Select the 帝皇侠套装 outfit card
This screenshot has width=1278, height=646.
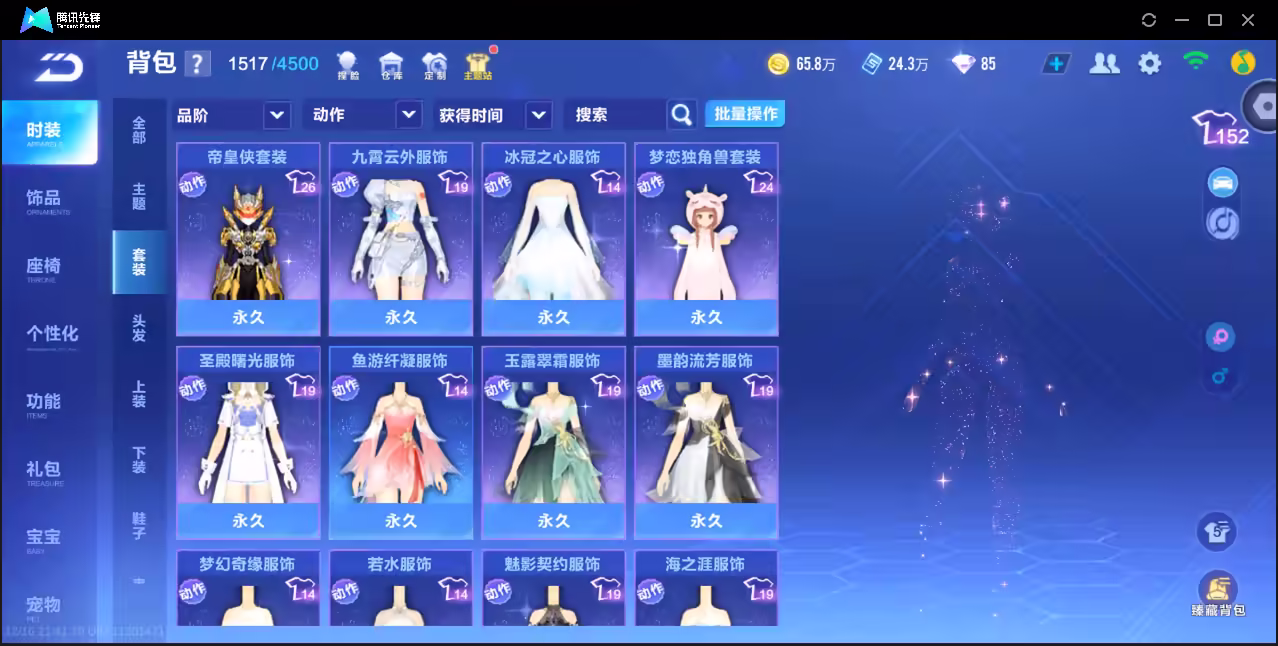(248, 238)
